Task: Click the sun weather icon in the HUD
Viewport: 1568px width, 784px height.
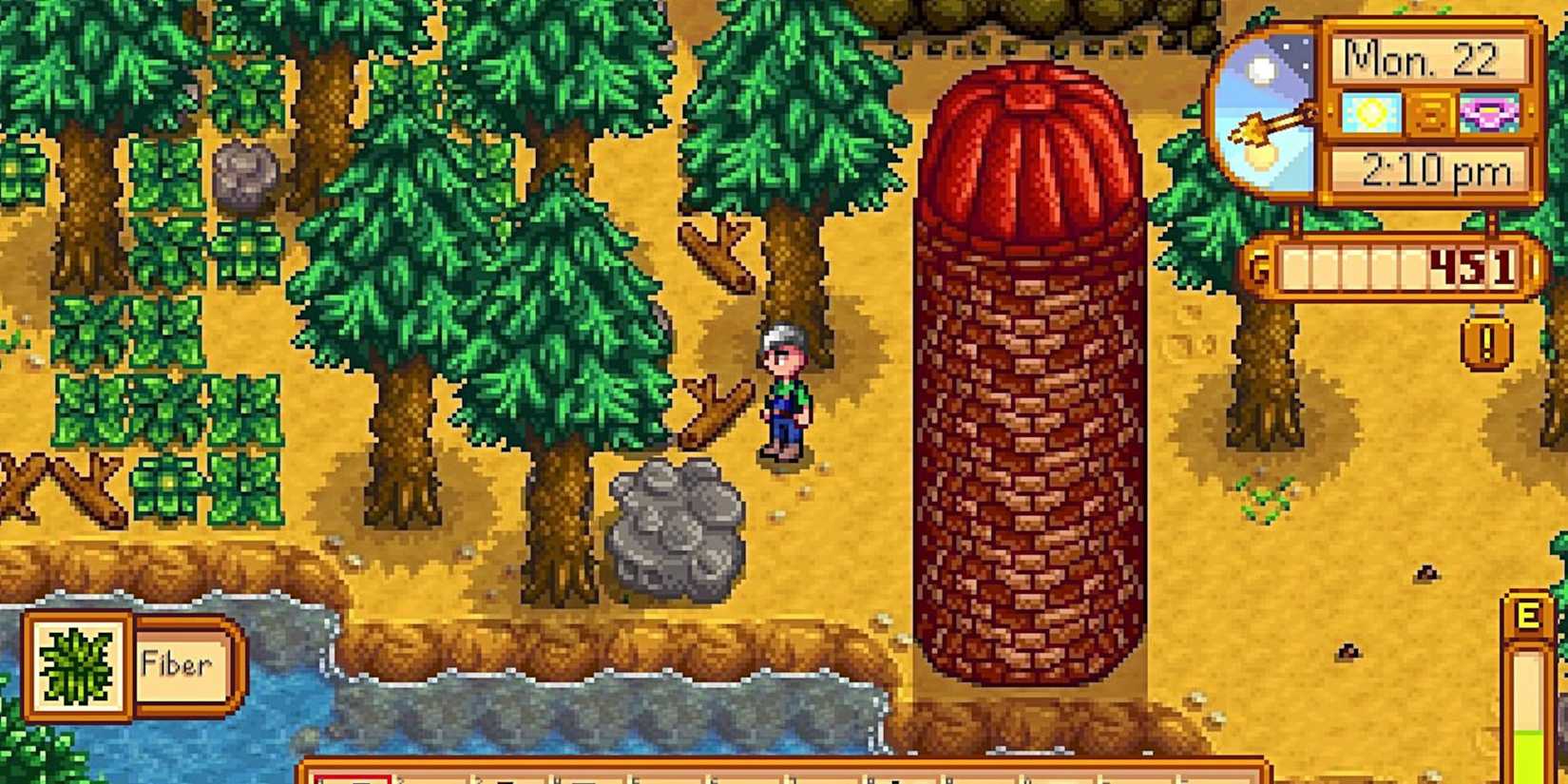Action: click(1372, 111)
